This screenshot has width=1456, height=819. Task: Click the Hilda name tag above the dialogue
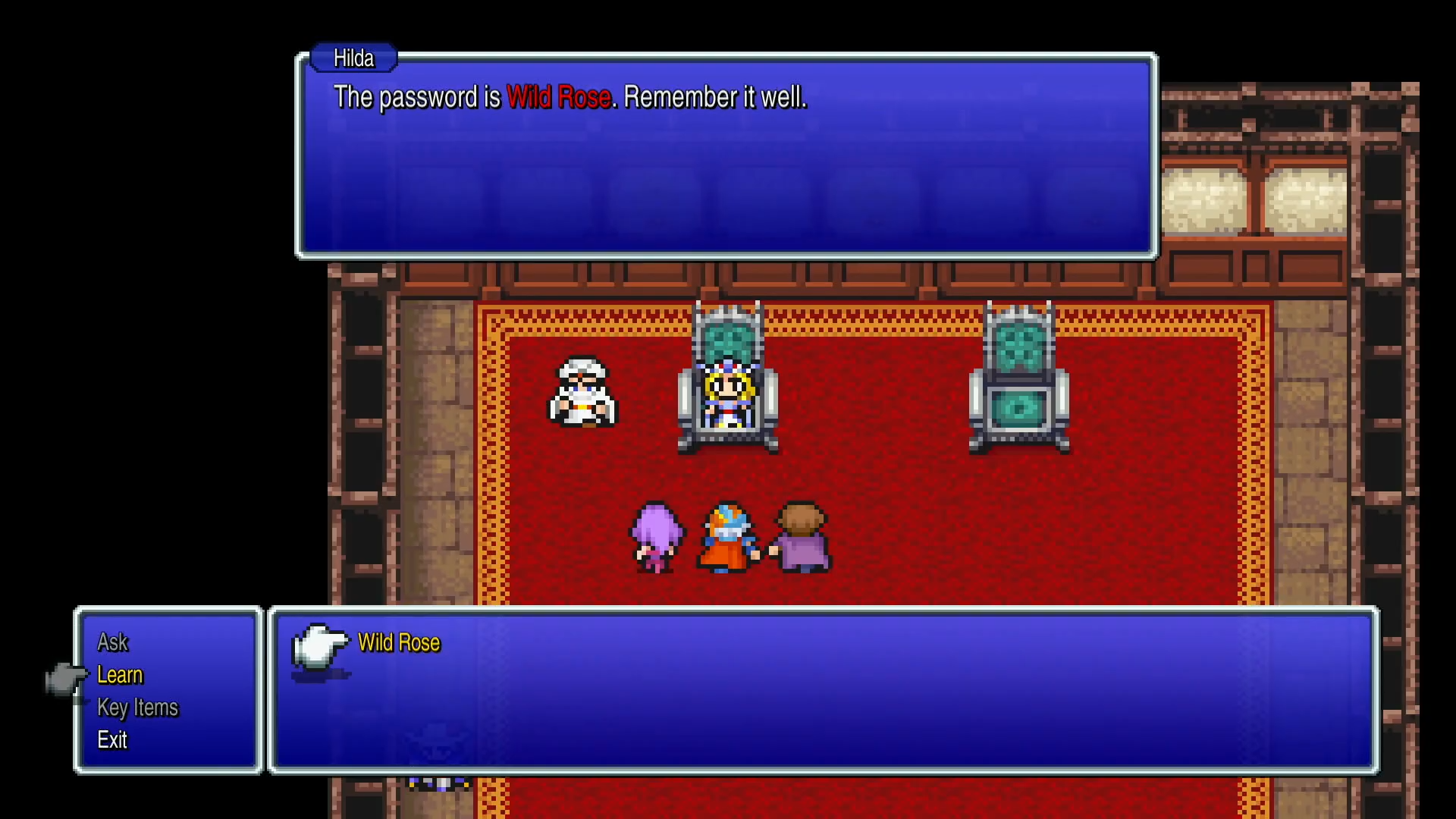click(353, 58)
